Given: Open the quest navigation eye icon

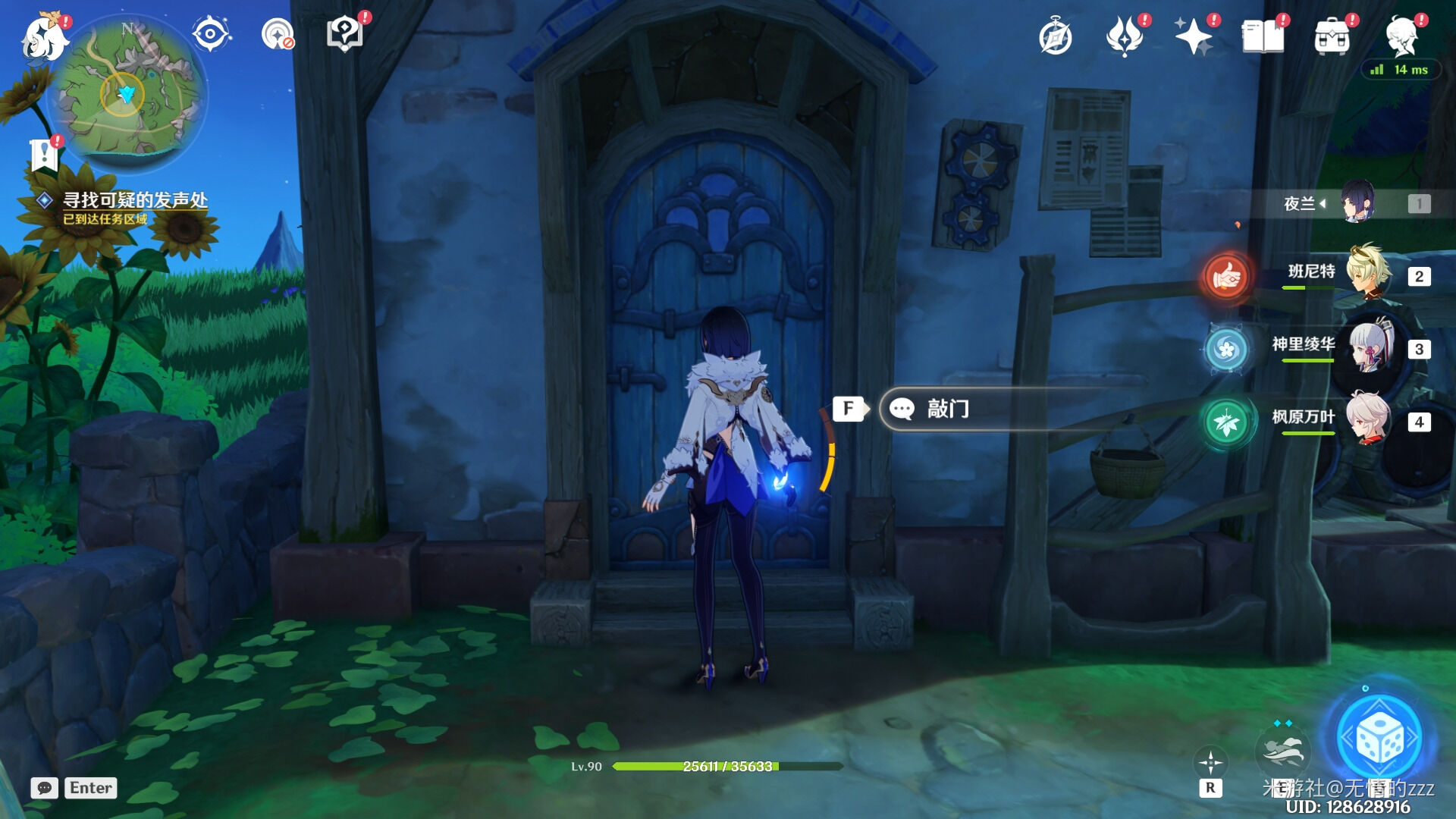Looking at the screenshot, I should [210, 35].
